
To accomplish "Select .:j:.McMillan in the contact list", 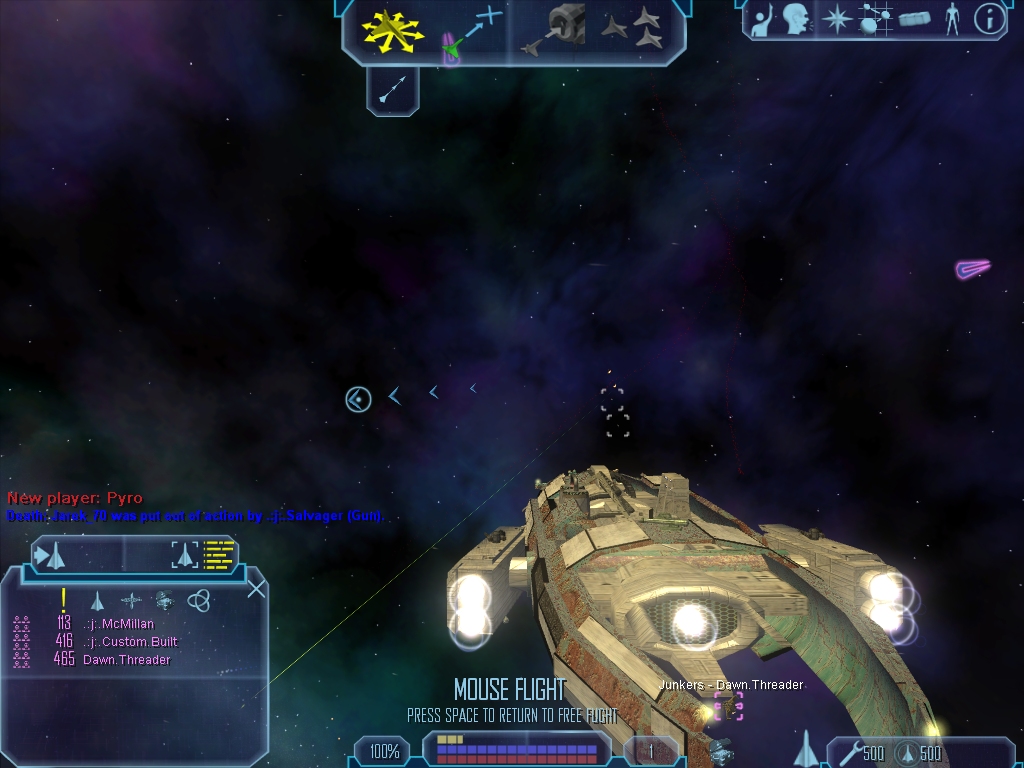I will coord(118,624).
